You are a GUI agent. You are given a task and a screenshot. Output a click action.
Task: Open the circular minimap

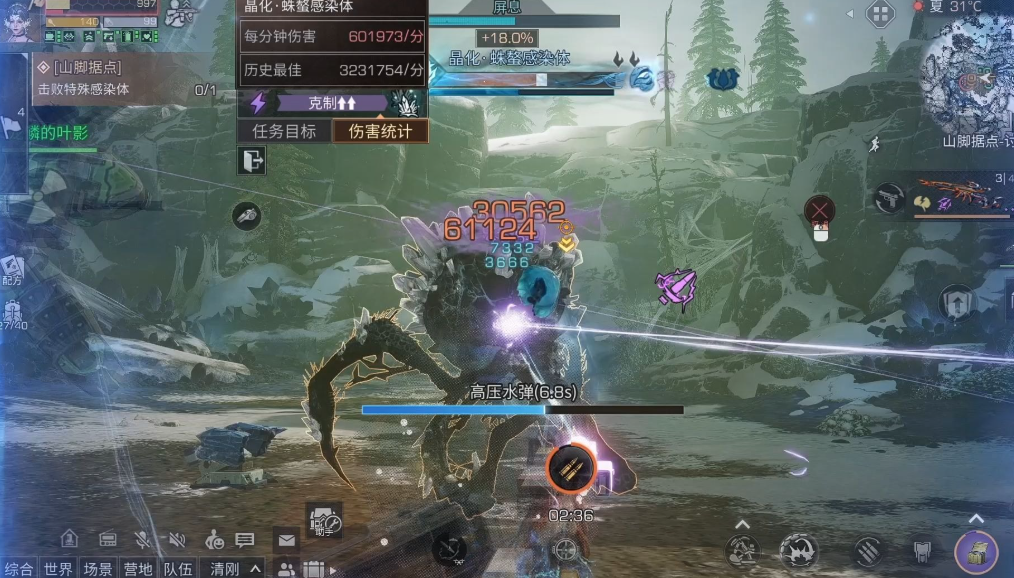pos(968,80)
